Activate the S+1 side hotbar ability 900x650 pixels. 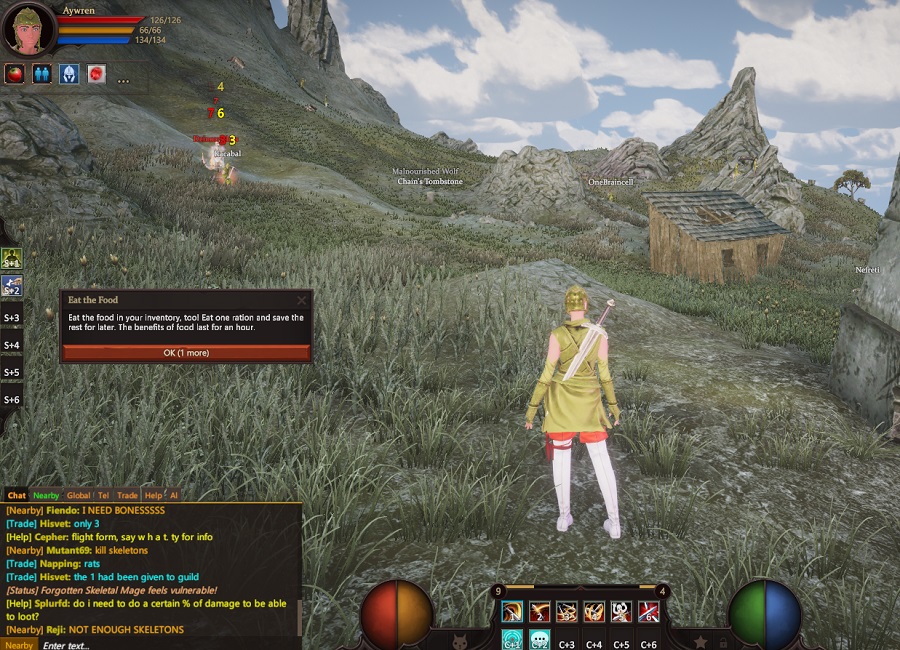[x=12, y=259]
